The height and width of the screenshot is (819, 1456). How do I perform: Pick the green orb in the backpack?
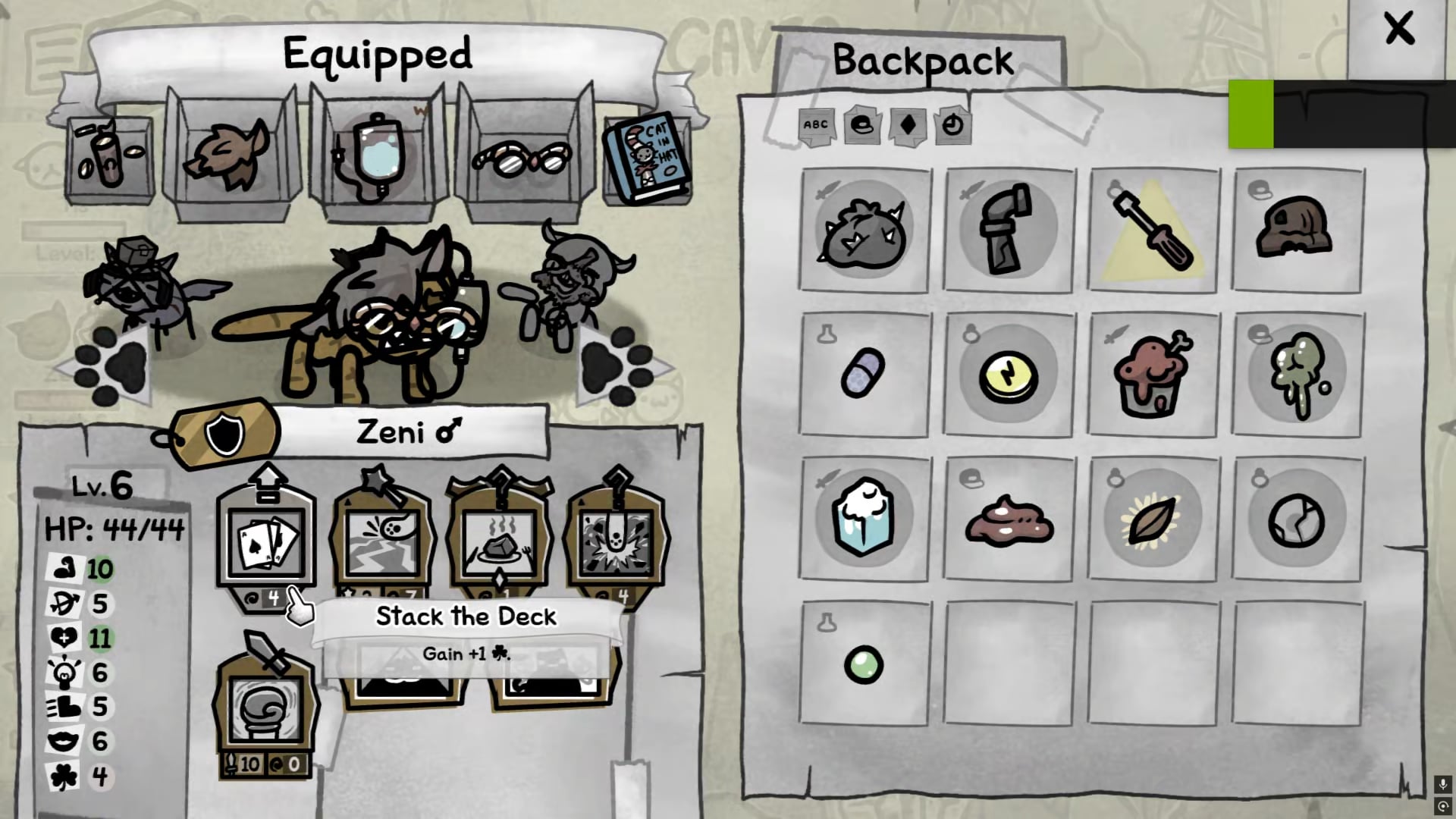[863, 665]
